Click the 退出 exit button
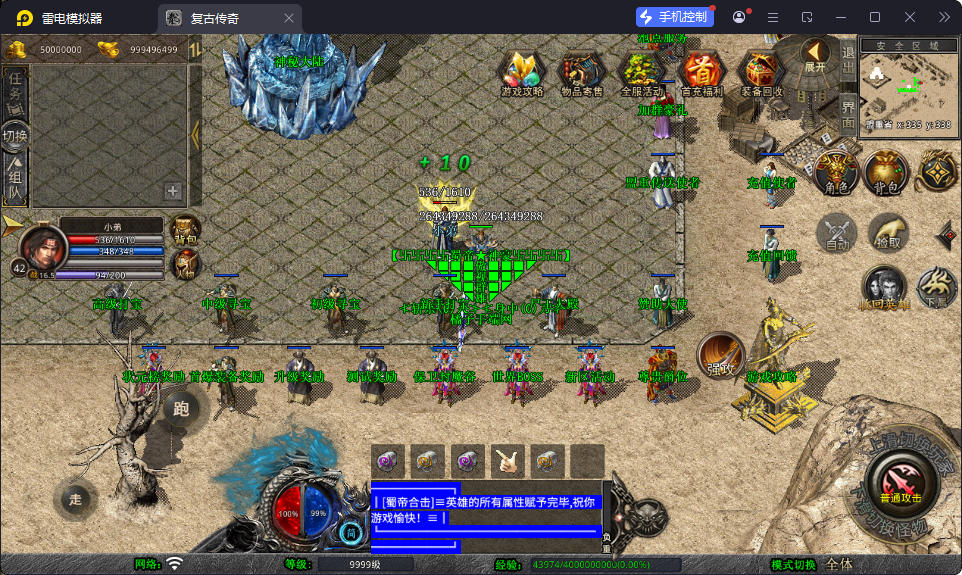The image size is (962, 575). click(x=847, y=60)
